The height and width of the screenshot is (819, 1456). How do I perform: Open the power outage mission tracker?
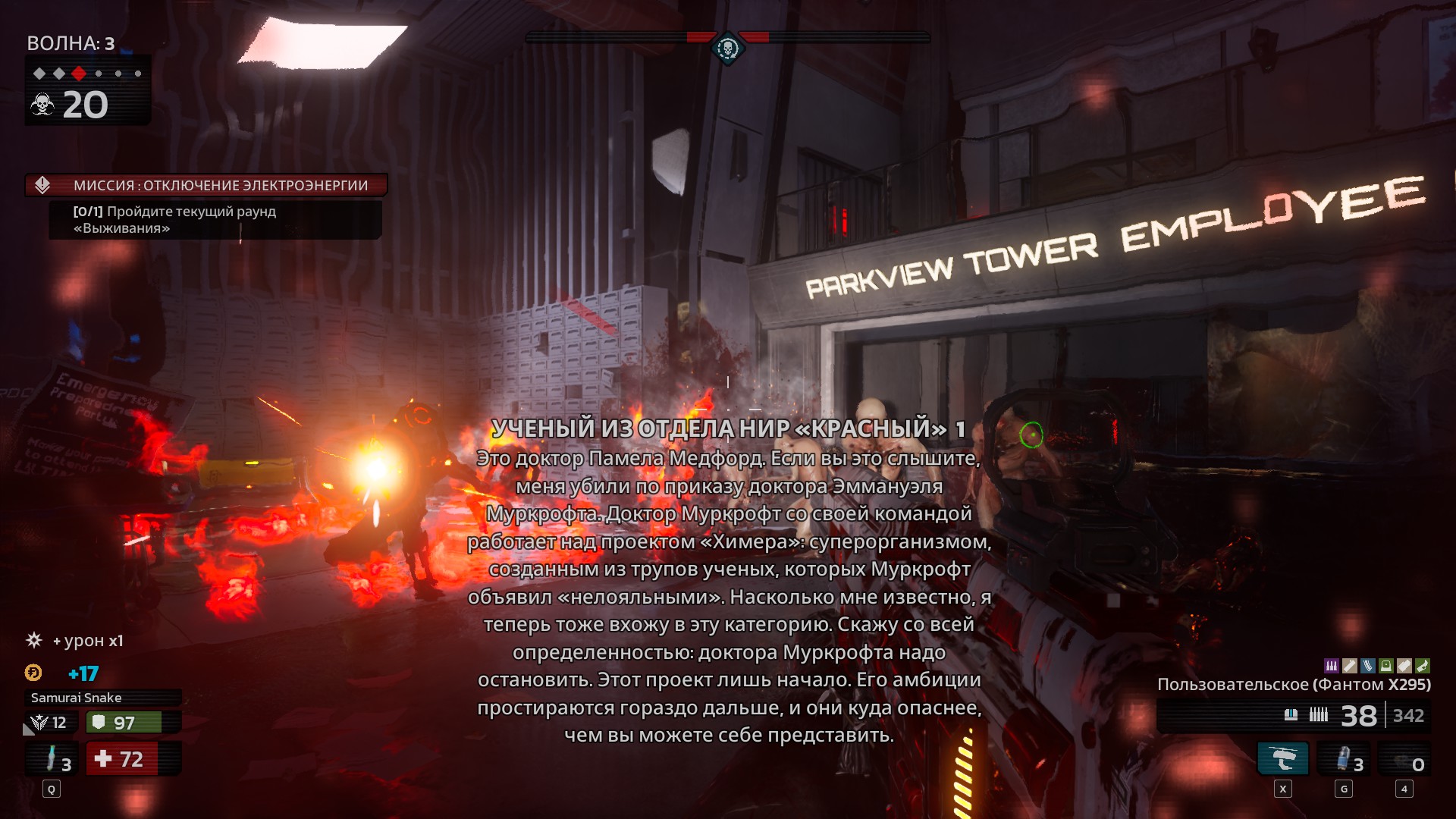(206, 185)
